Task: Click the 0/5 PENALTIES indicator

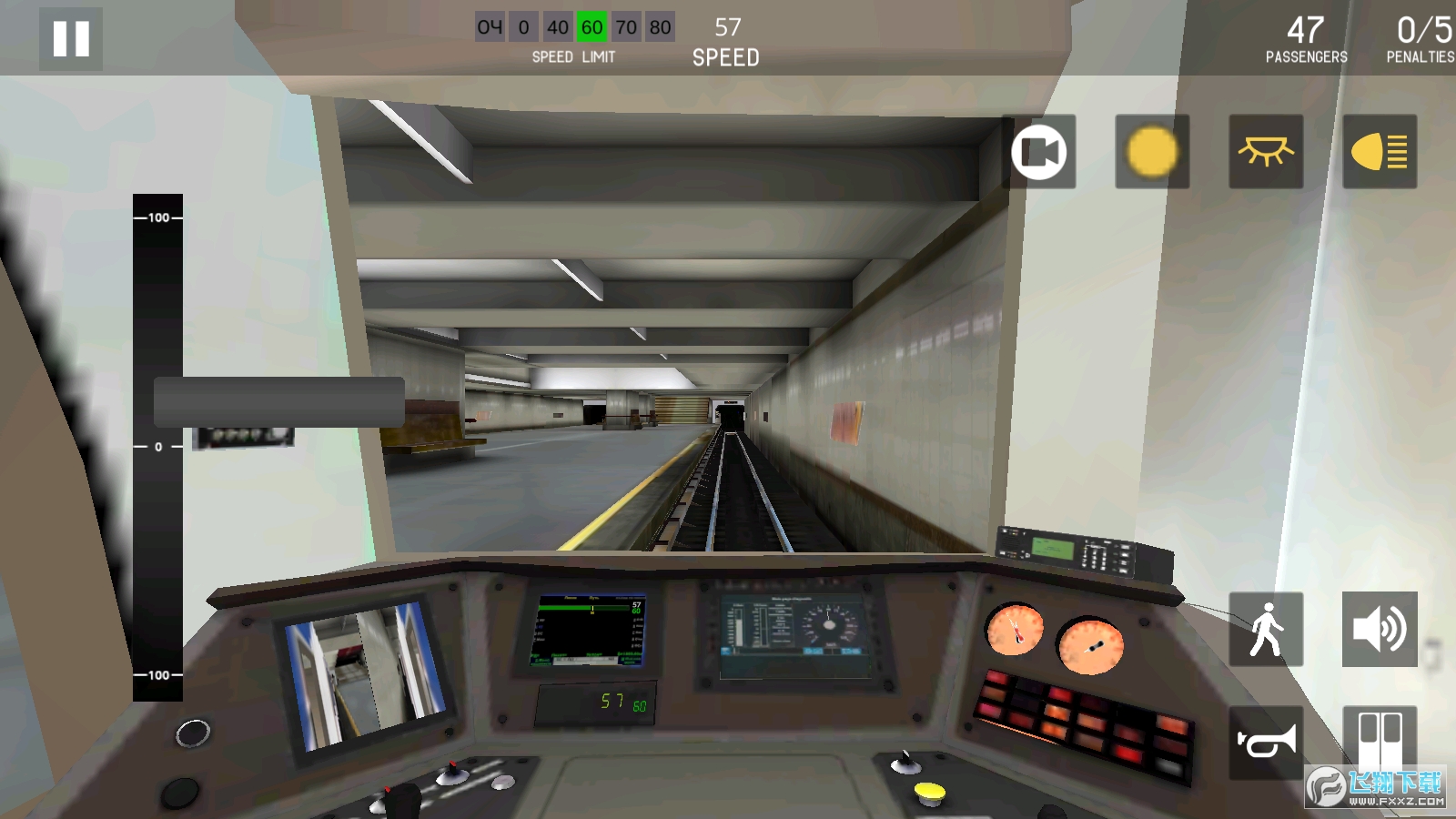Action: [x=1417, y=38]
